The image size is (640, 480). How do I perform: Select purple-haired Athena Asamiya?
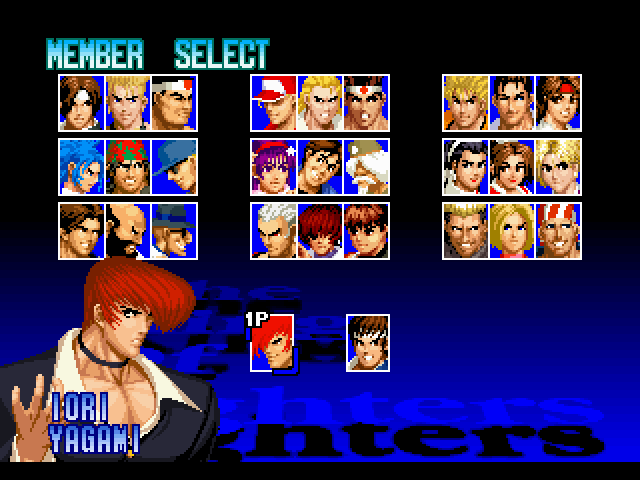(273, 165)
